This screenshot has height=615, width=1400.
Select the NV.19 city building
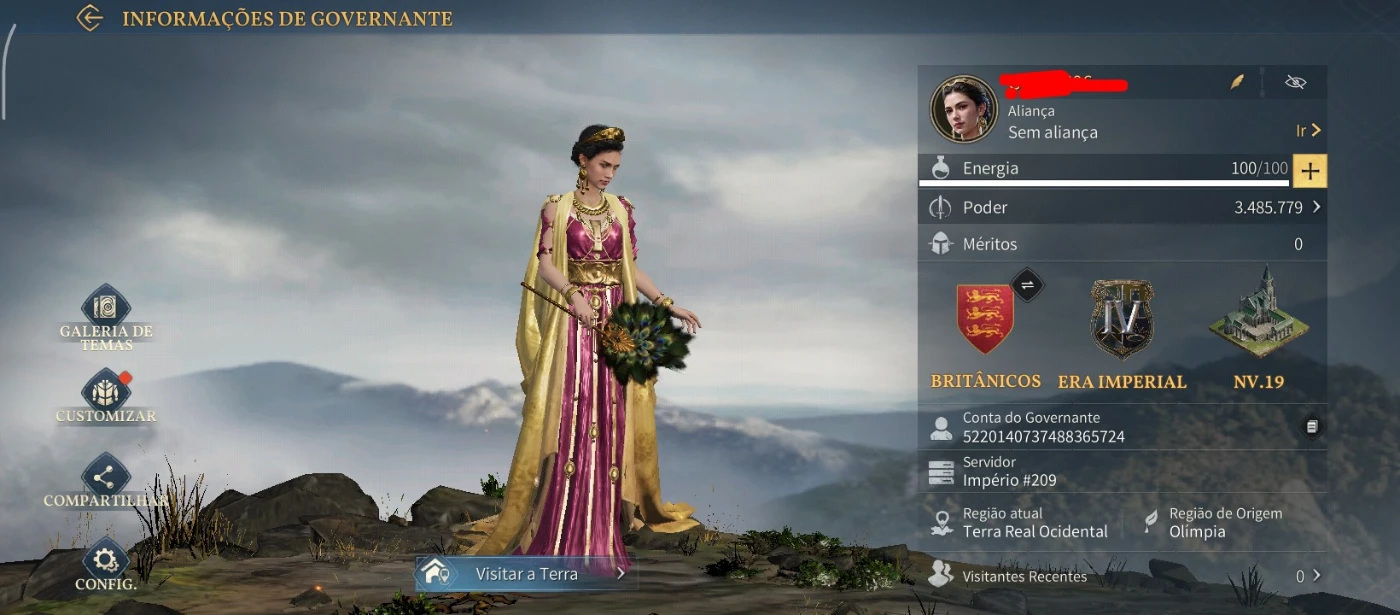(x=1258, y=315)
